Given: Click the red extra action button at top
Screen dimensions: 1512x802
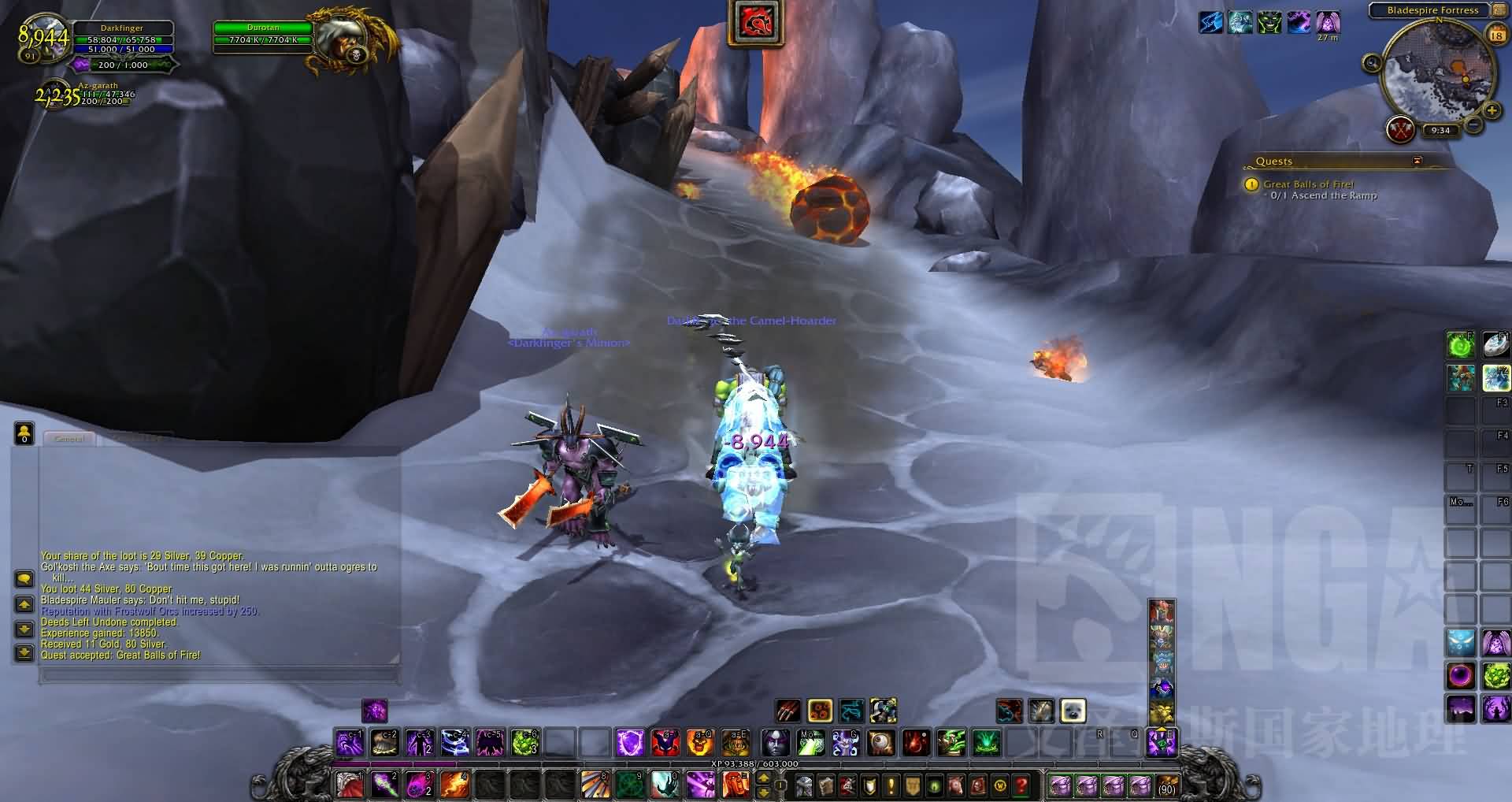Looking at the screenshot, I should click(x=756, y=23).
